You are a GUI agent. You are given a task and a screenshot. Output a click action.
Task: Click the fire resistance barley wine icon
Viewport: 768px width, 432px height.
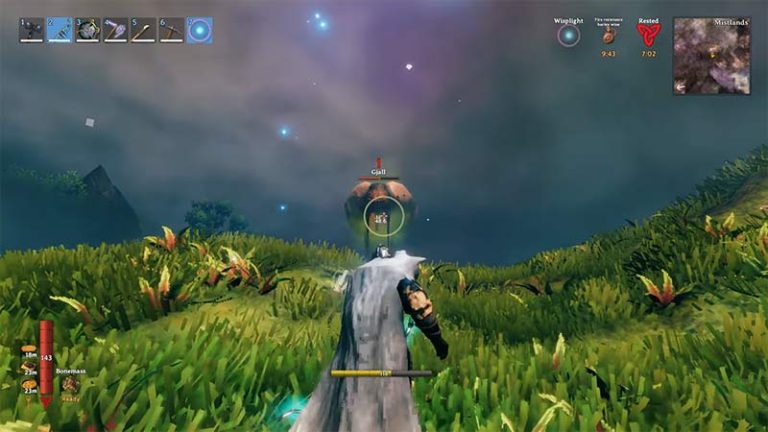608,36
